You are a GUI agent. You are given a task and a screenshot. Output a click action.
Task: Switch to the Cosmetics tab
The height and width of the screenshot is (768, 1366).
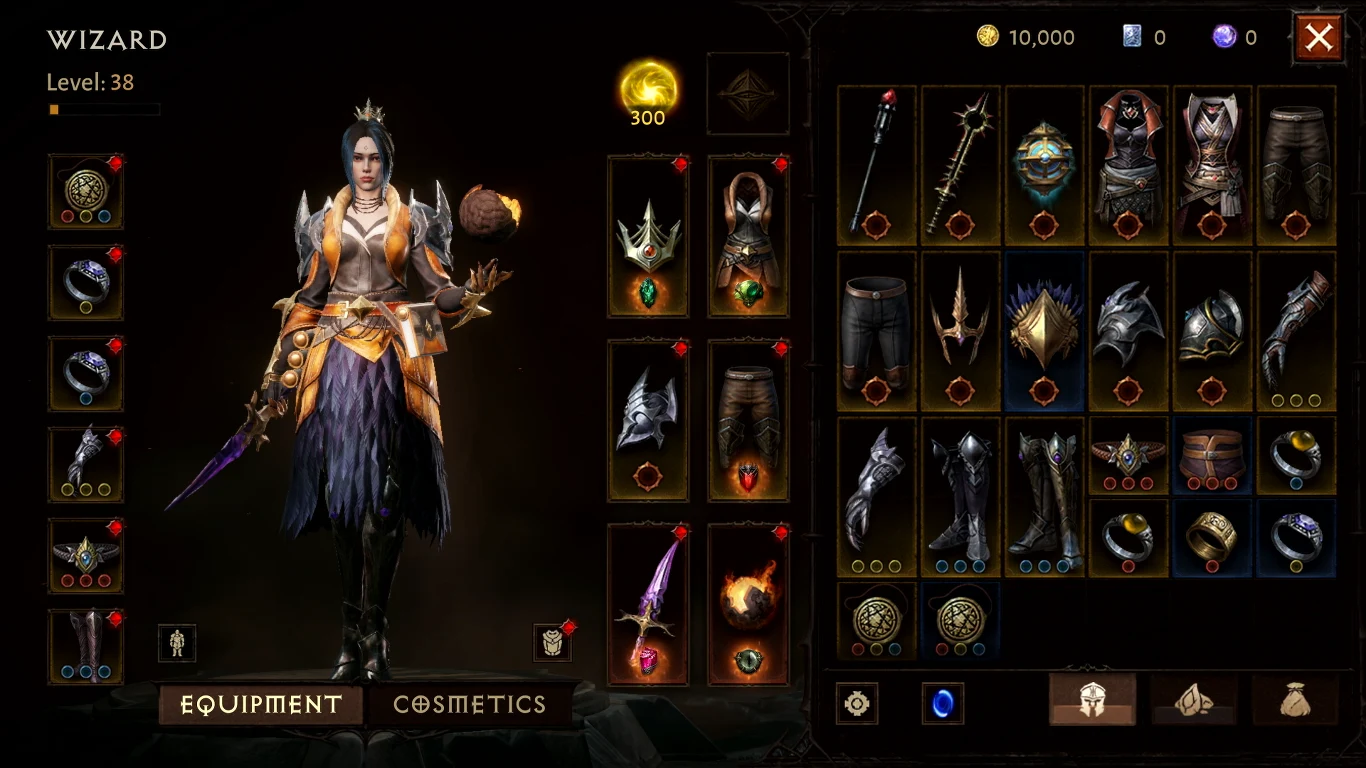coord(470,704)
